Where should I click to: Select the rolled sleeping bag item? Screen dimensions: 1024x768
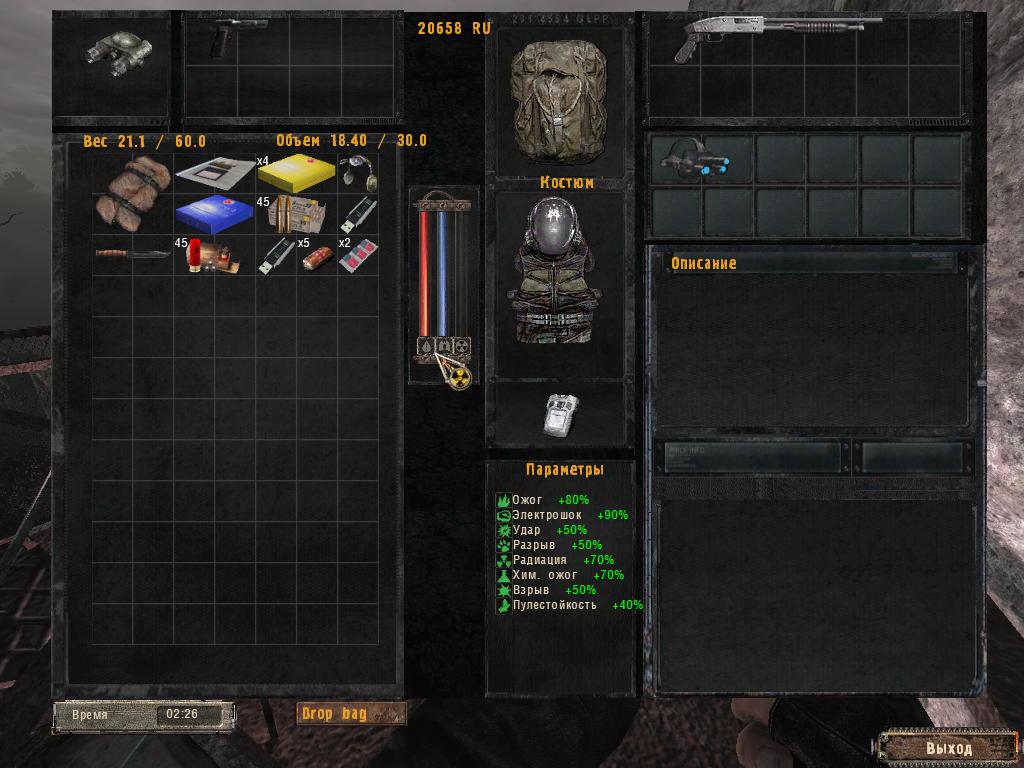[133, 192]
